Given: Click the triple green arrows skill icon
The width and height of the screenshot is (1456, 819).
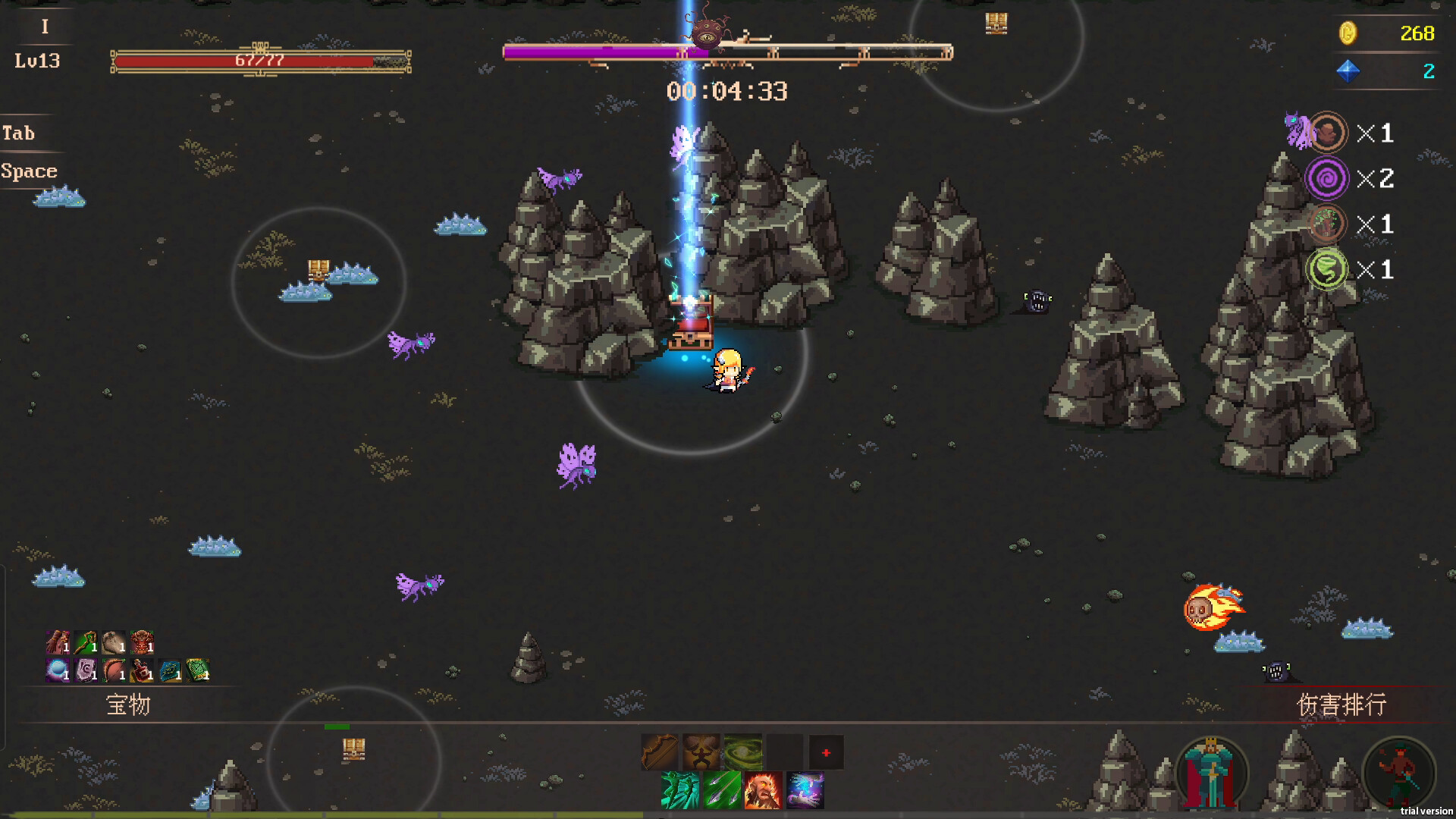Looking at the screenshot, I should pos(722,792).
